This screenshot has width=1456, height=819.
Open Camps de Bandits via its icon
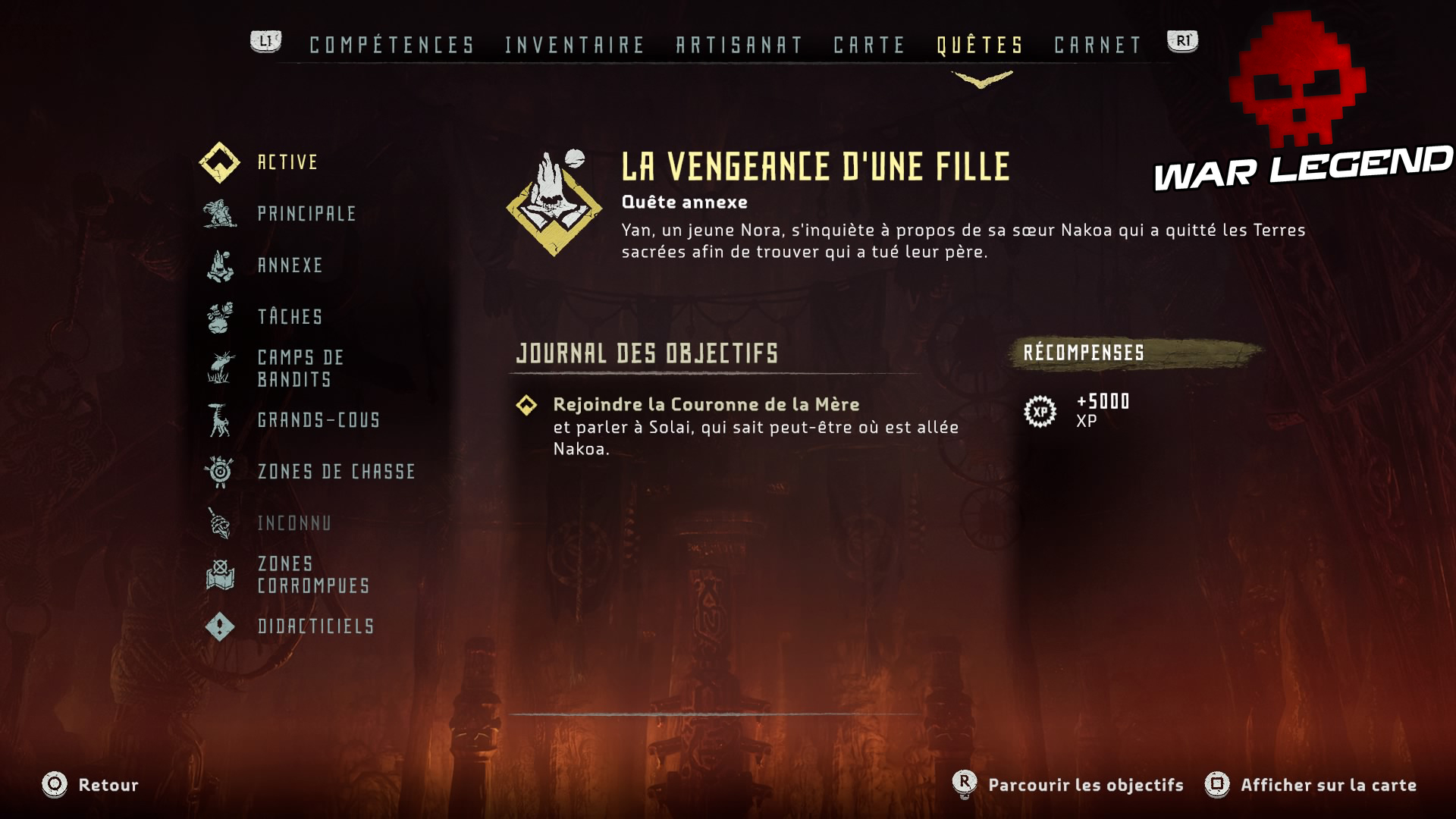coord(218,369)
